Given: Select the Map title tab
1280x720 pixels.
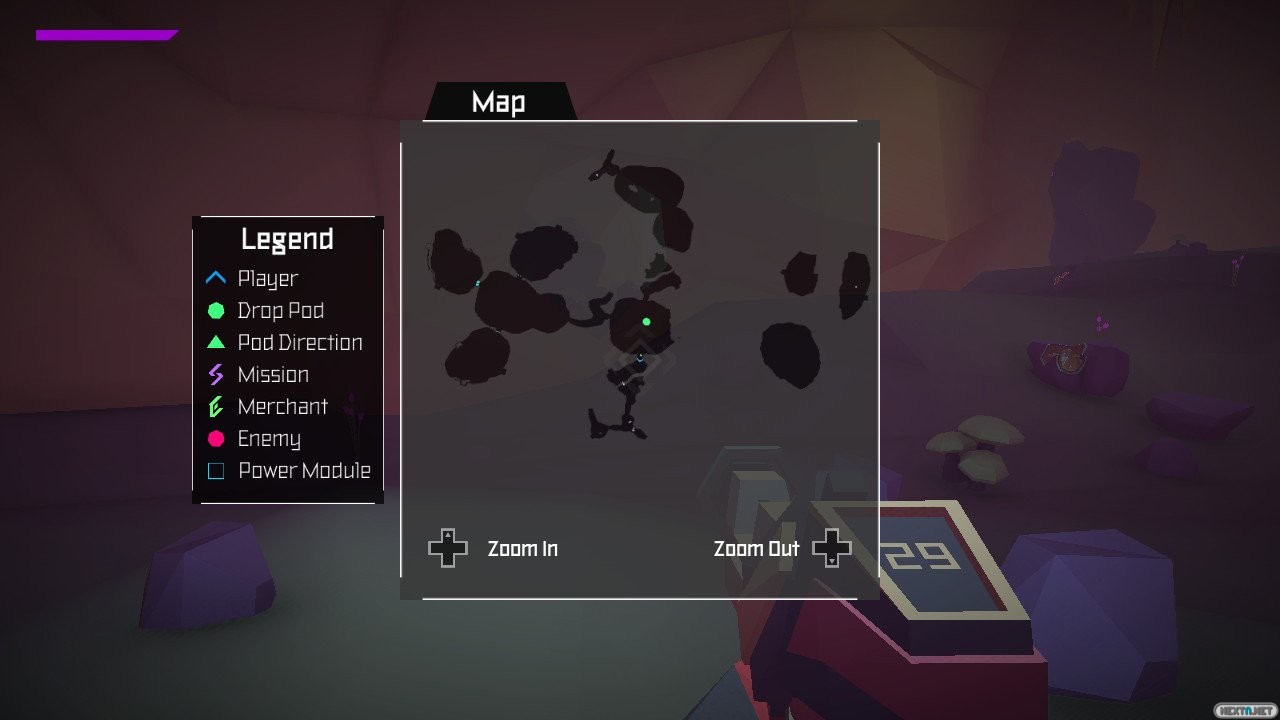Looking at the screenshot, I should tap(499, 102).
